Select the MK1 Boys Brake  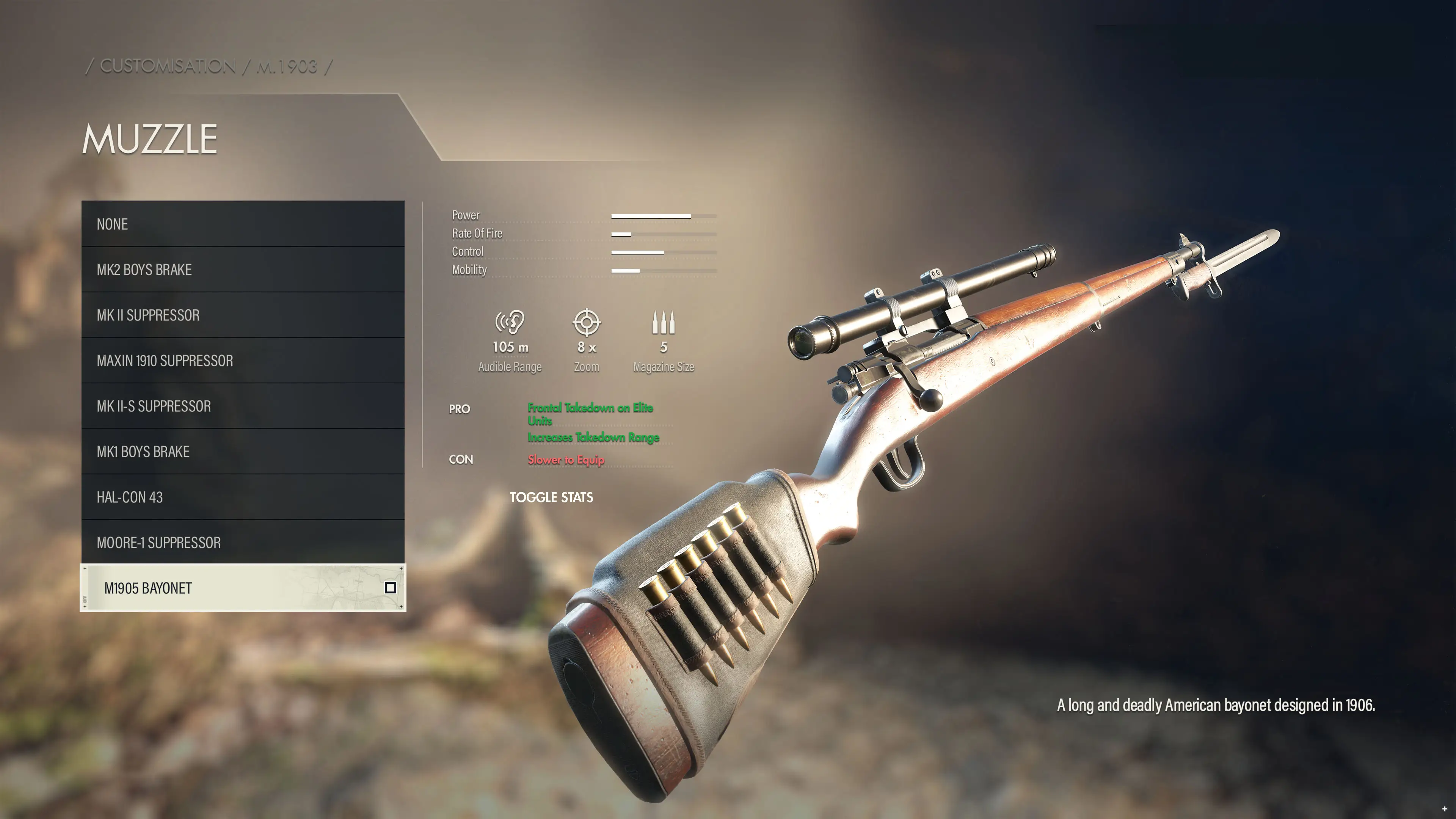[x=243, y=452]
